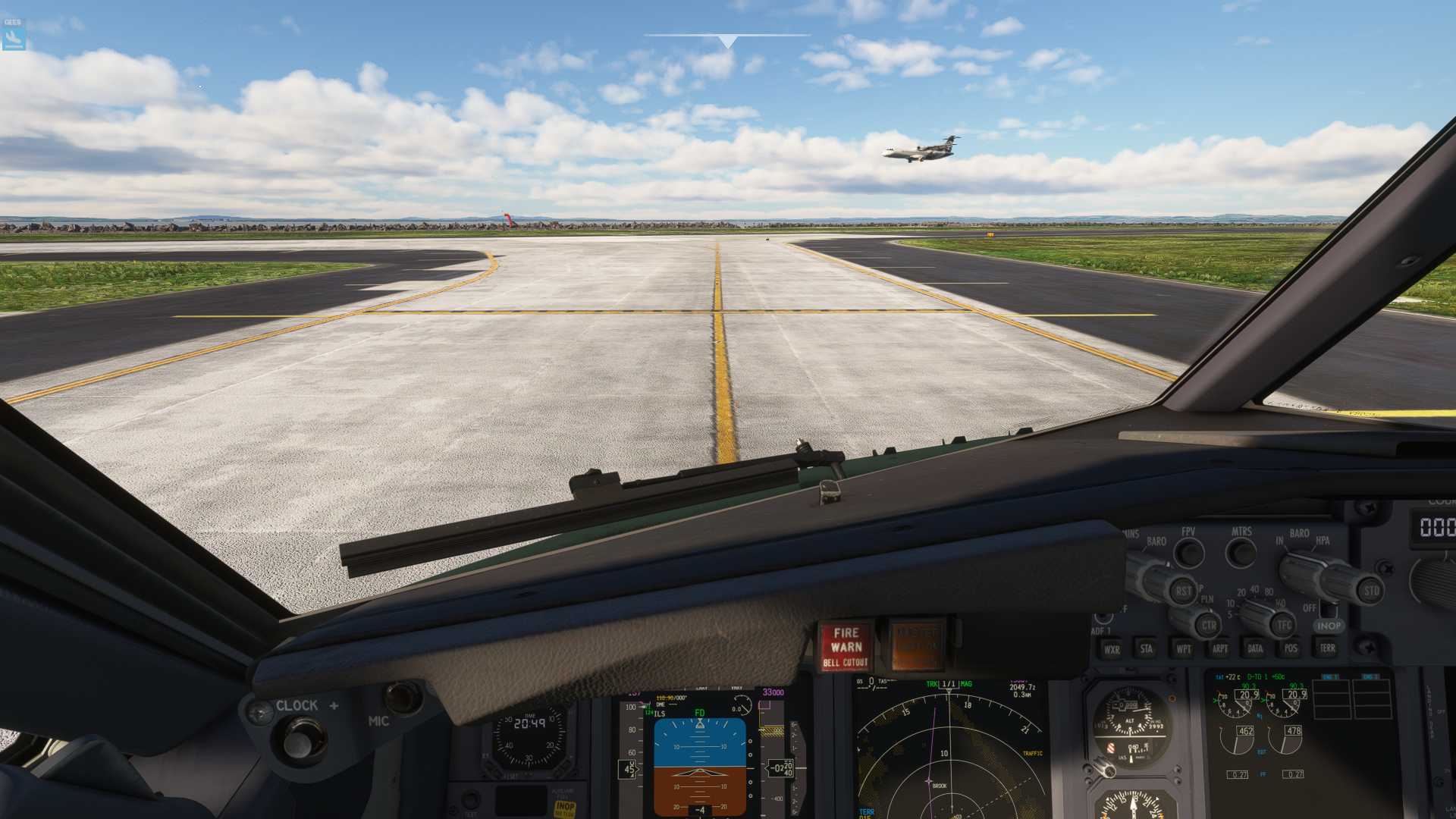This screenshot has height=819, width=1456.
Task: Silence the FIRE WARN bell cutout light
Action: pos(846,646)
